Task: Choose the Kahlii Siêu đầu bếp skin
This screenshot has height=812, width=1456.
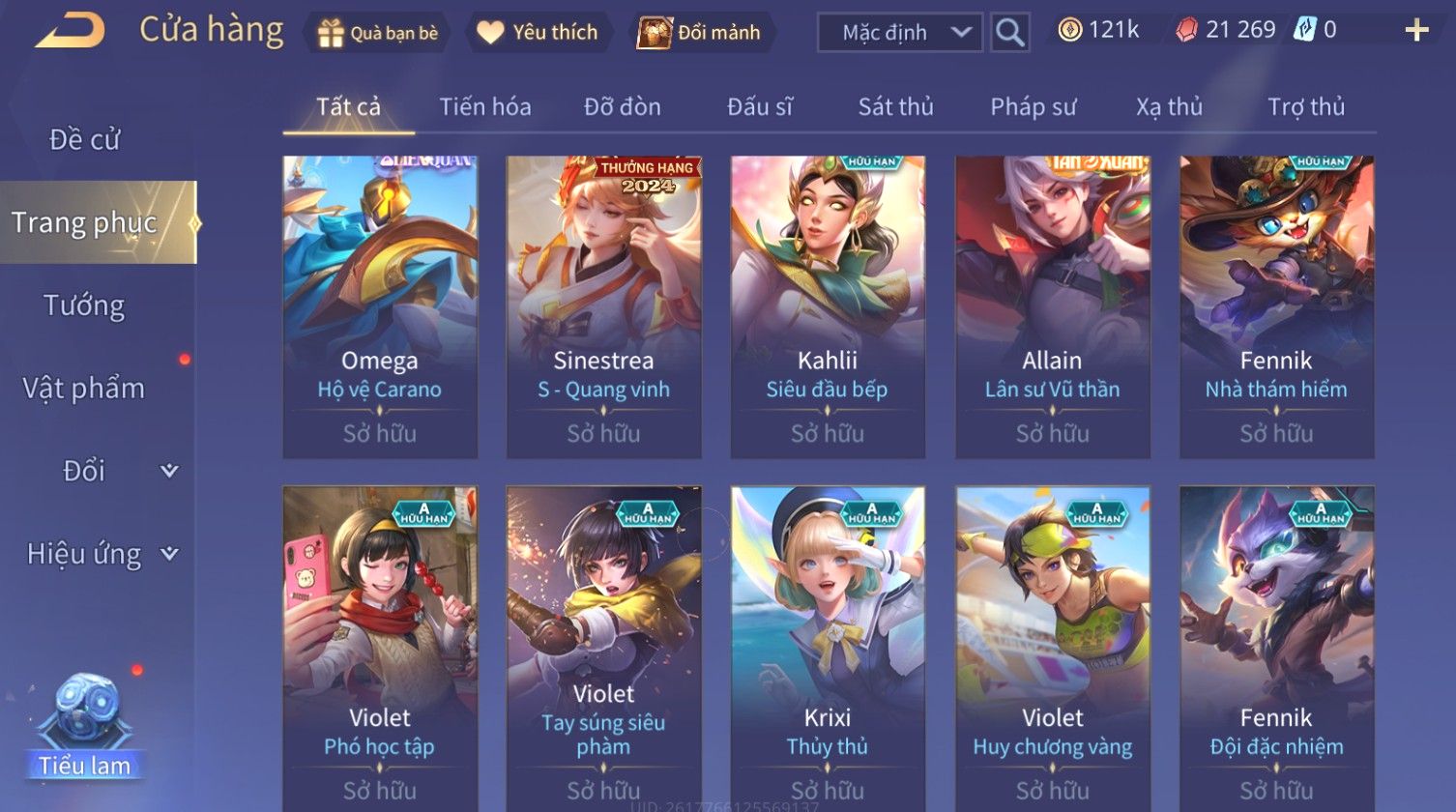Action: coord(828,306)
